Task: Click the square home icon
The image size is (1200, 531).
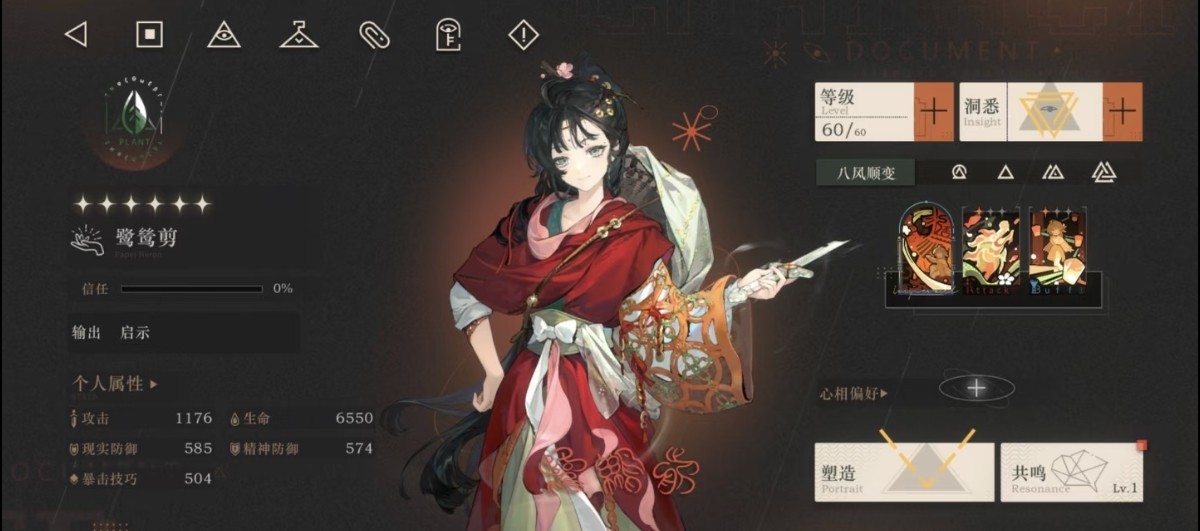Action: click(149, 35)
